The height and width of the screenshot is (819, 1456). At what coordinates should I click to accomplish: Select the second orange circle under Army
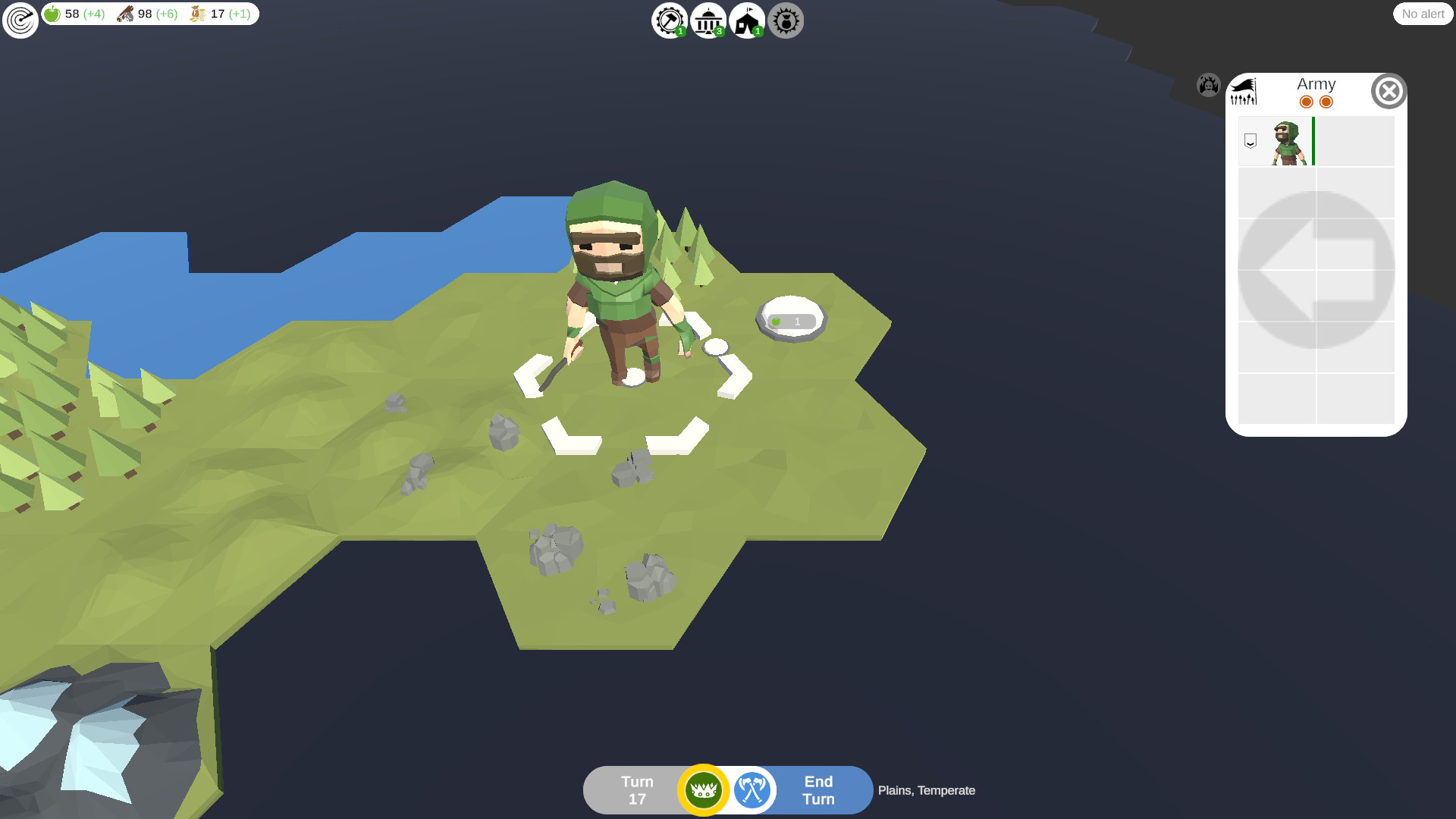click(1325, 101)
